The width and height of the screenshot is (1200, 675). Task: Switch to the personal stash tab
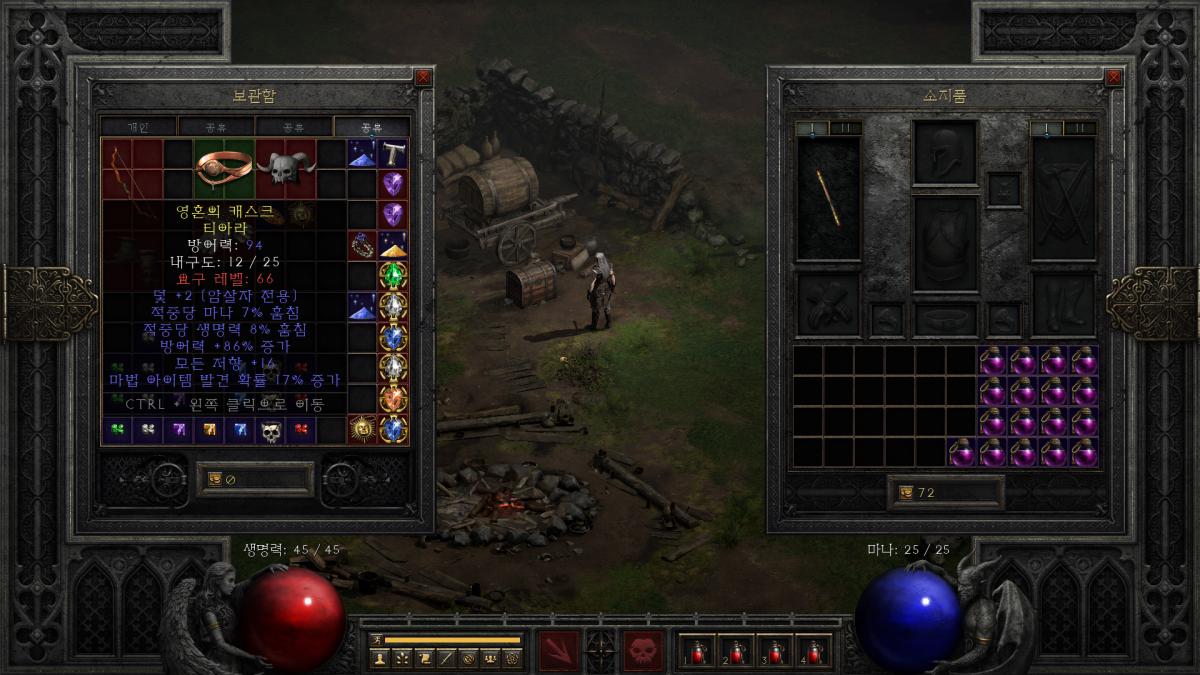(x=138, y=127)
